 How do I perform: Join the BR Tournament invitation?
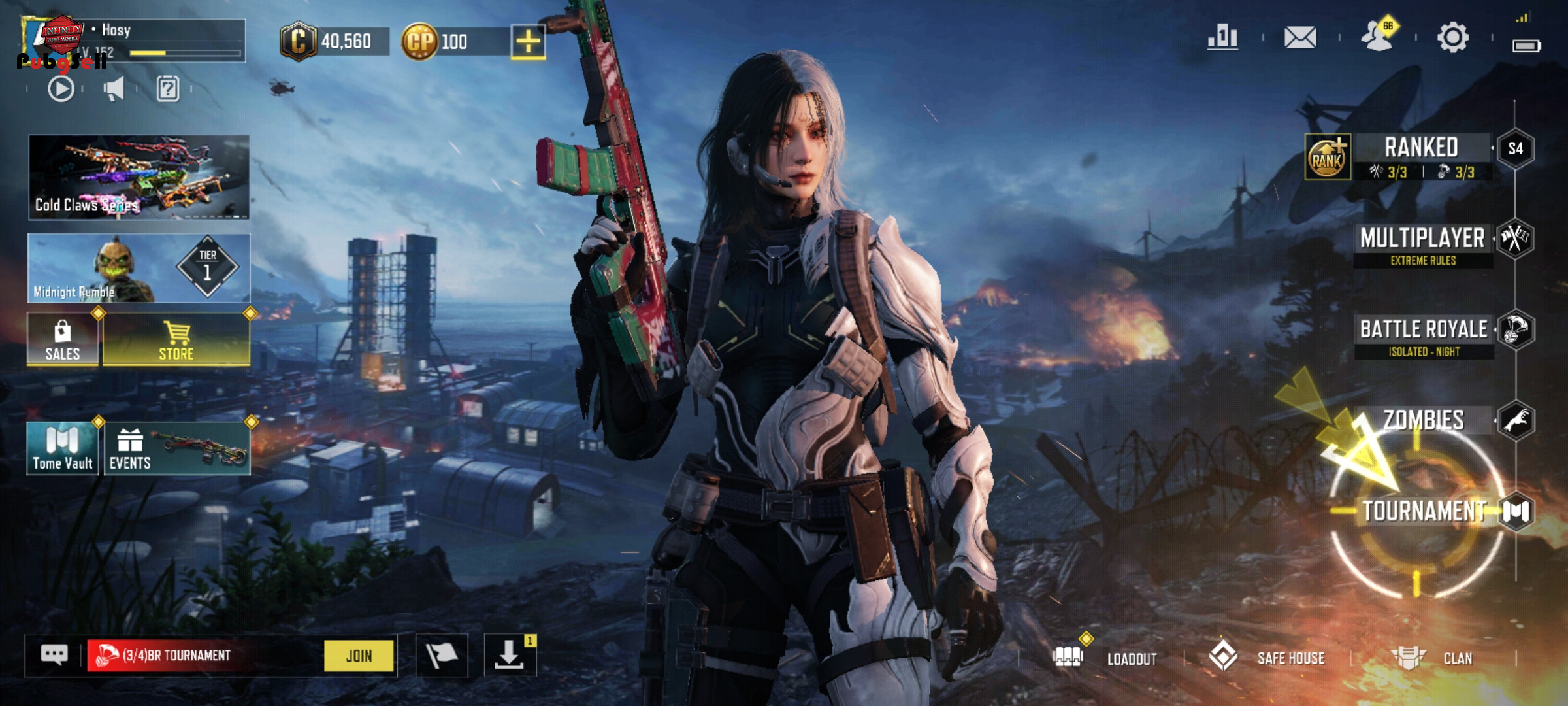pyautogui.click(x=359, y=656)
